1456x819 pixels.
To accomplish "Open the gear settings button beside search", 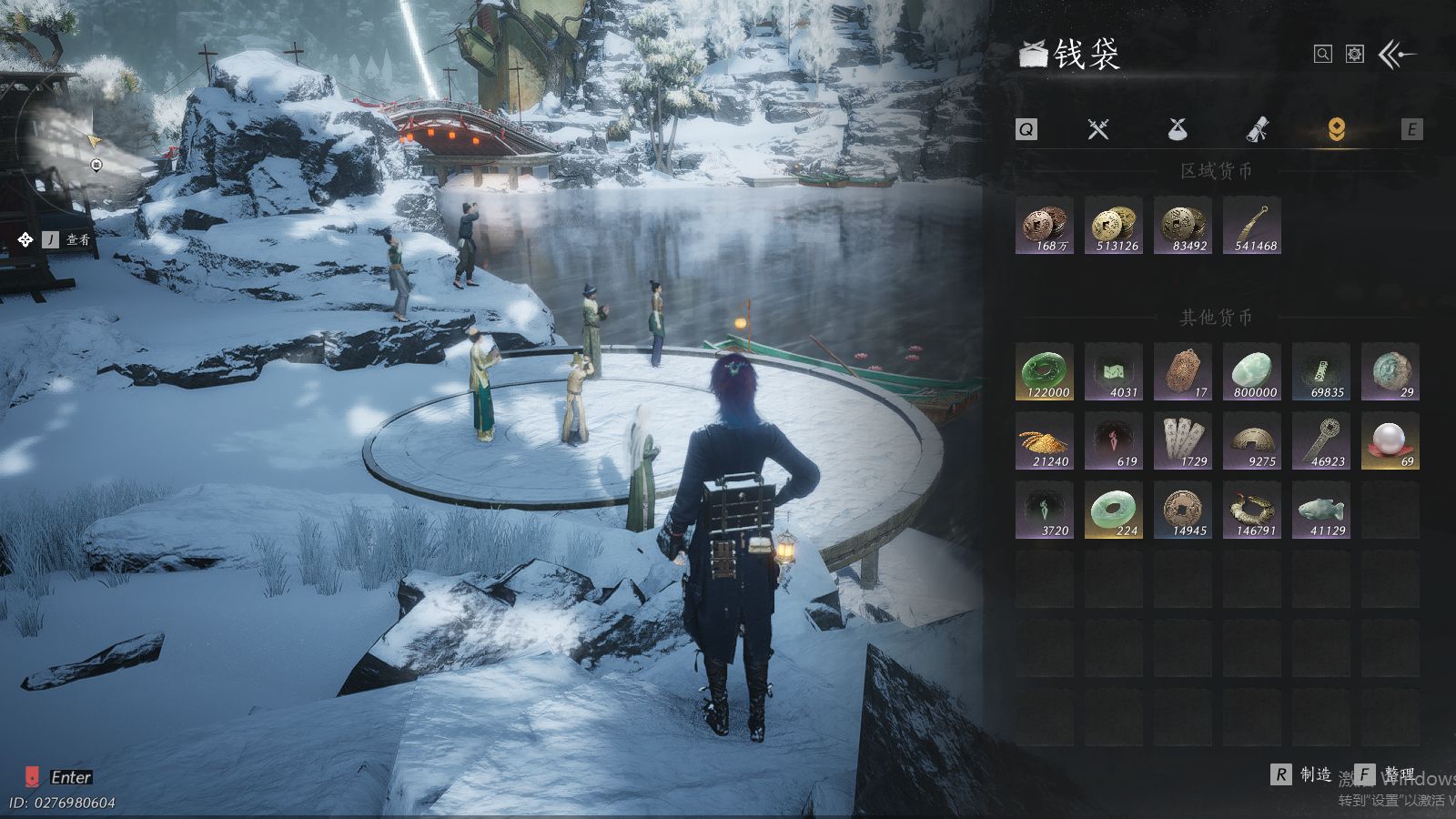I will (x=1355, y=55).
